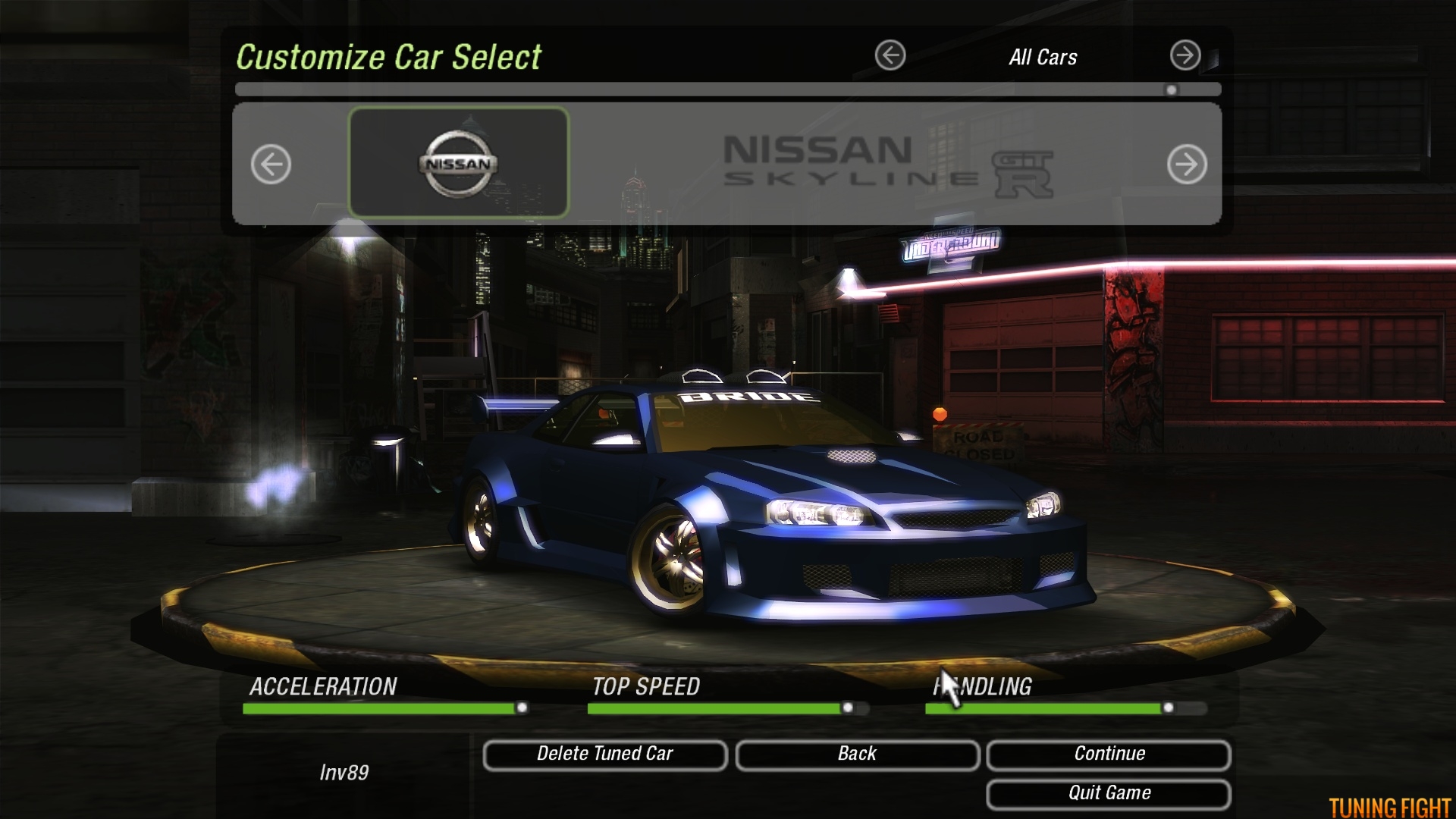Continue with the selected Nissan Skyline
The image size is (1456, 819).
1109,755
